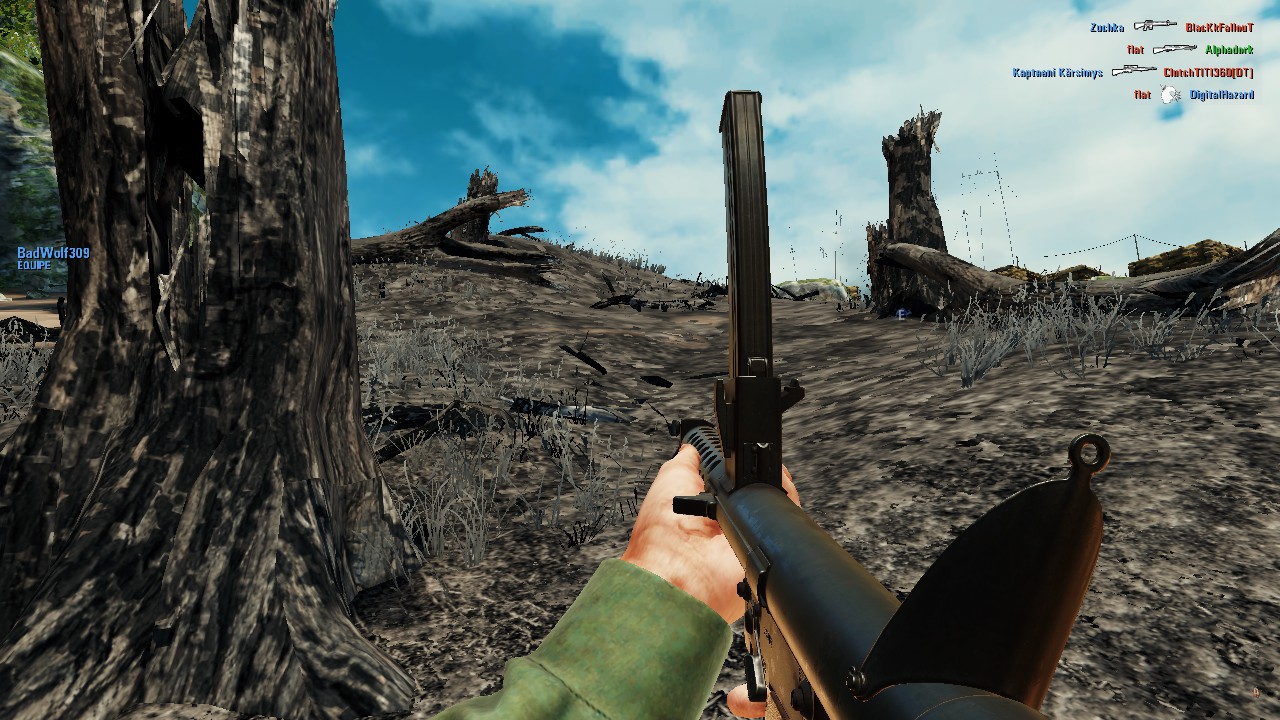Viewport: 1280px width, 720px height.
Task: Select the objective marker E on the hill
Action: point(901,315)
